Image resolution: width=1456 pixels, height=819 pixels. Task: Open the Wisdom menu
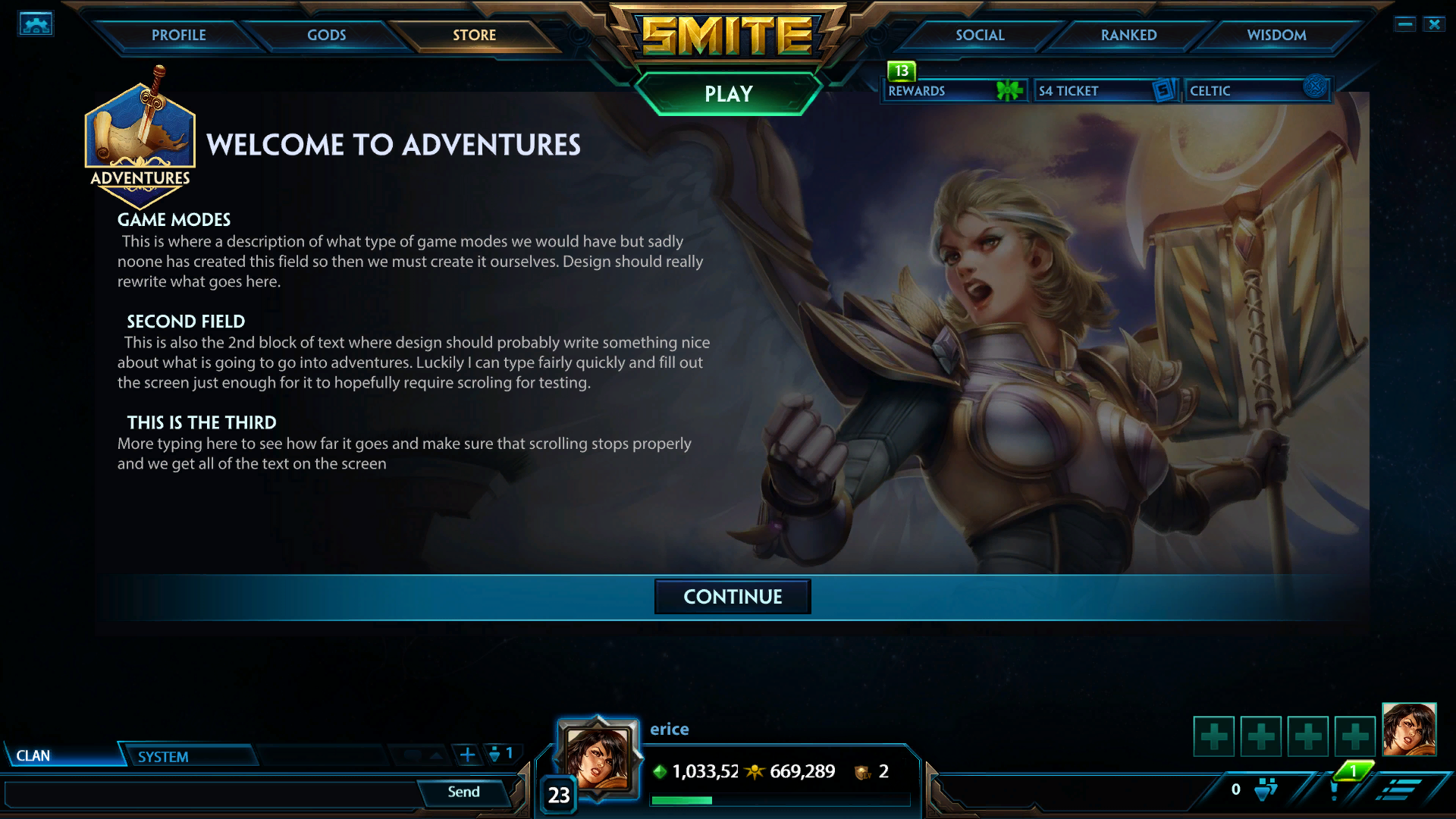(x=1276, y=35)
